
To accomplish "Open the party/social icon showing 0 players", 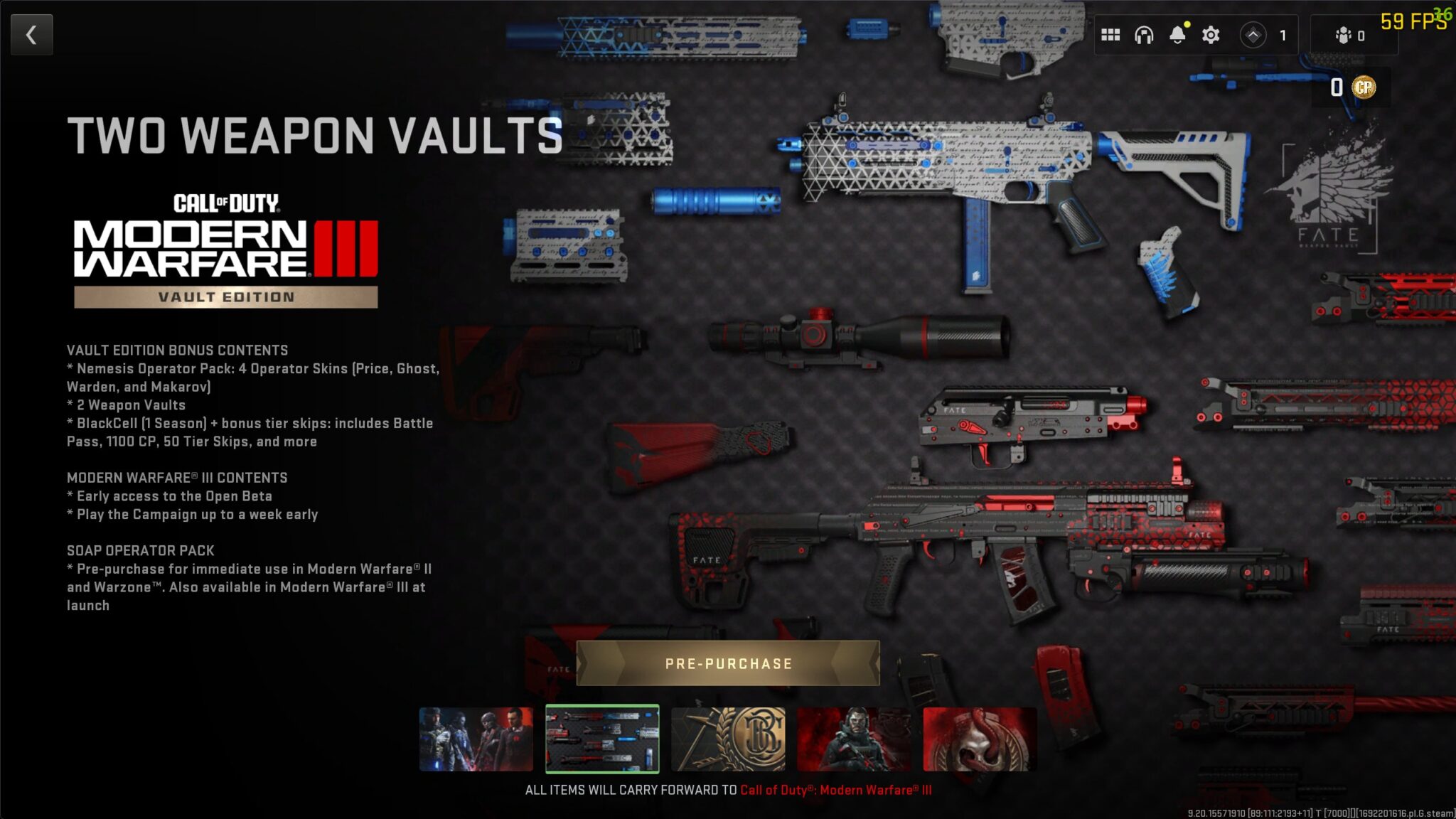I will [1344, 33].
